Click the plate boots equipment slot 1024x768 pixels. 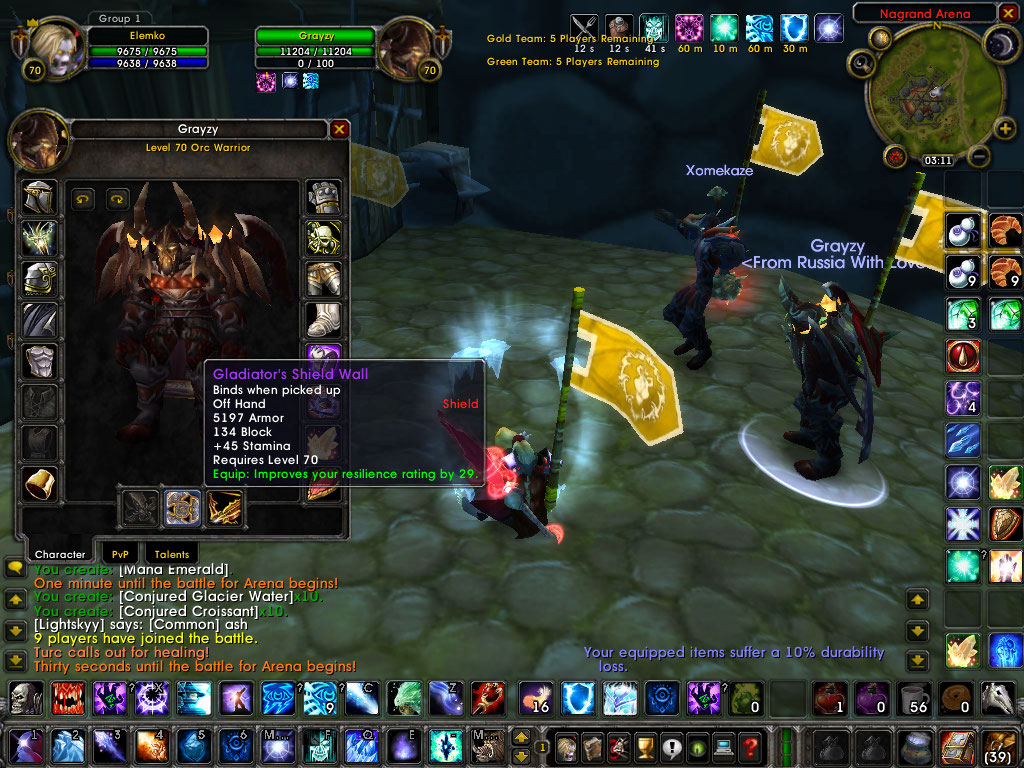click(x=323, y=319)
